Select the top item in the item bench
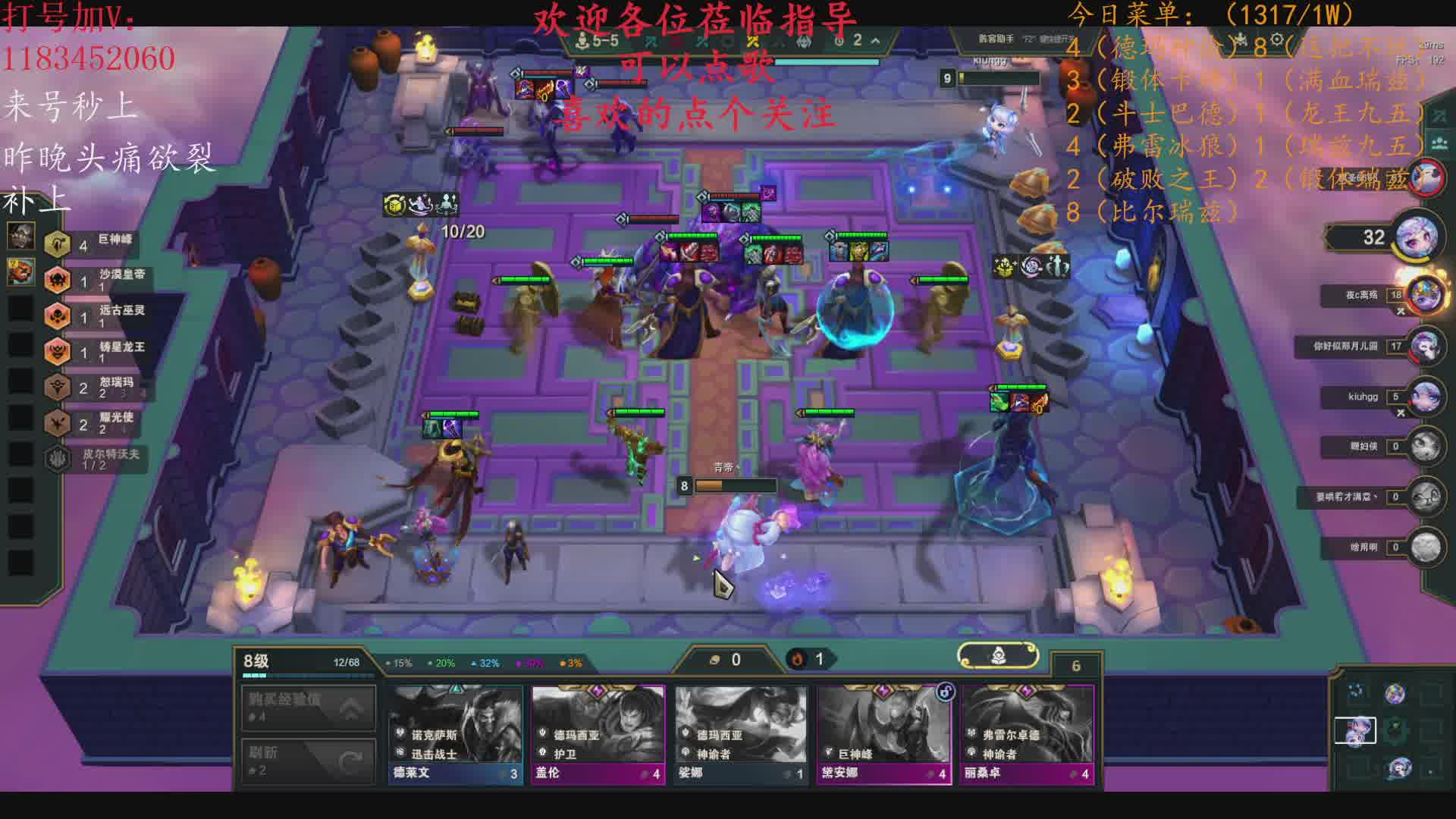This screenshot has height=819, width=1456. (x=20, y=236)
